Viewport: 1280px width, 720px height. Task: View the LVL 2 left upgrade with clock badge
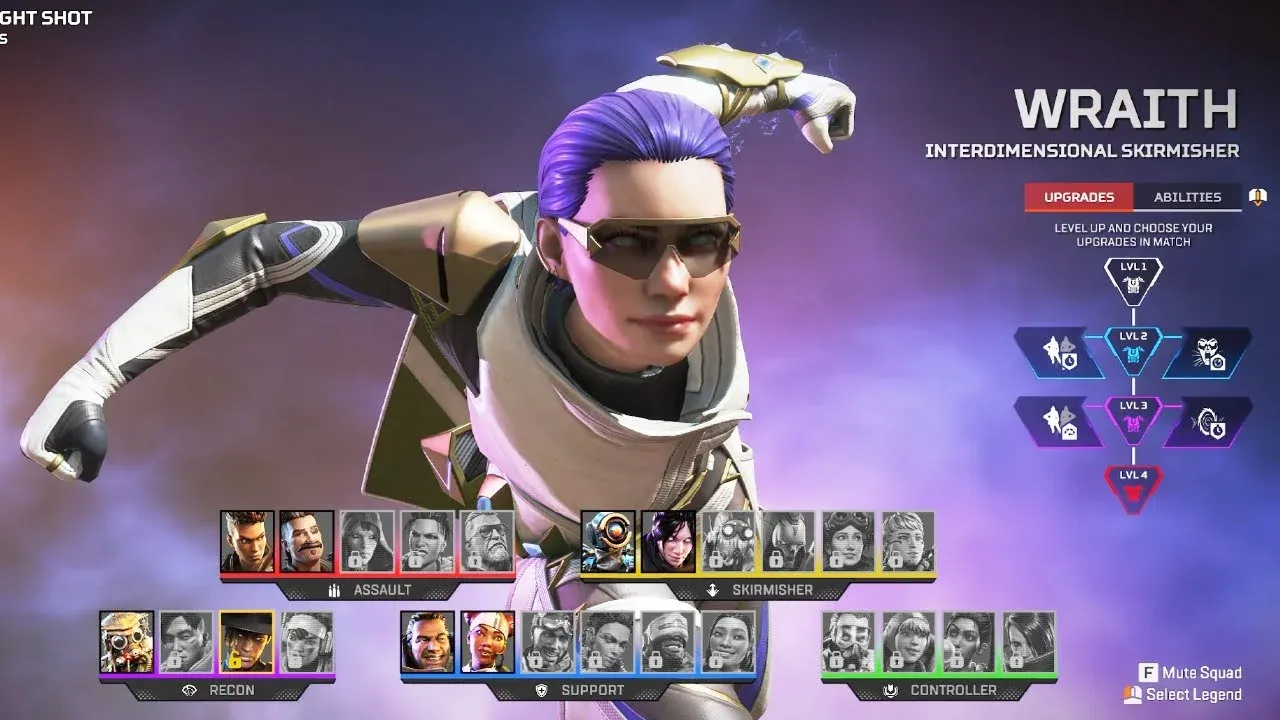click(x=1060, y=352)
